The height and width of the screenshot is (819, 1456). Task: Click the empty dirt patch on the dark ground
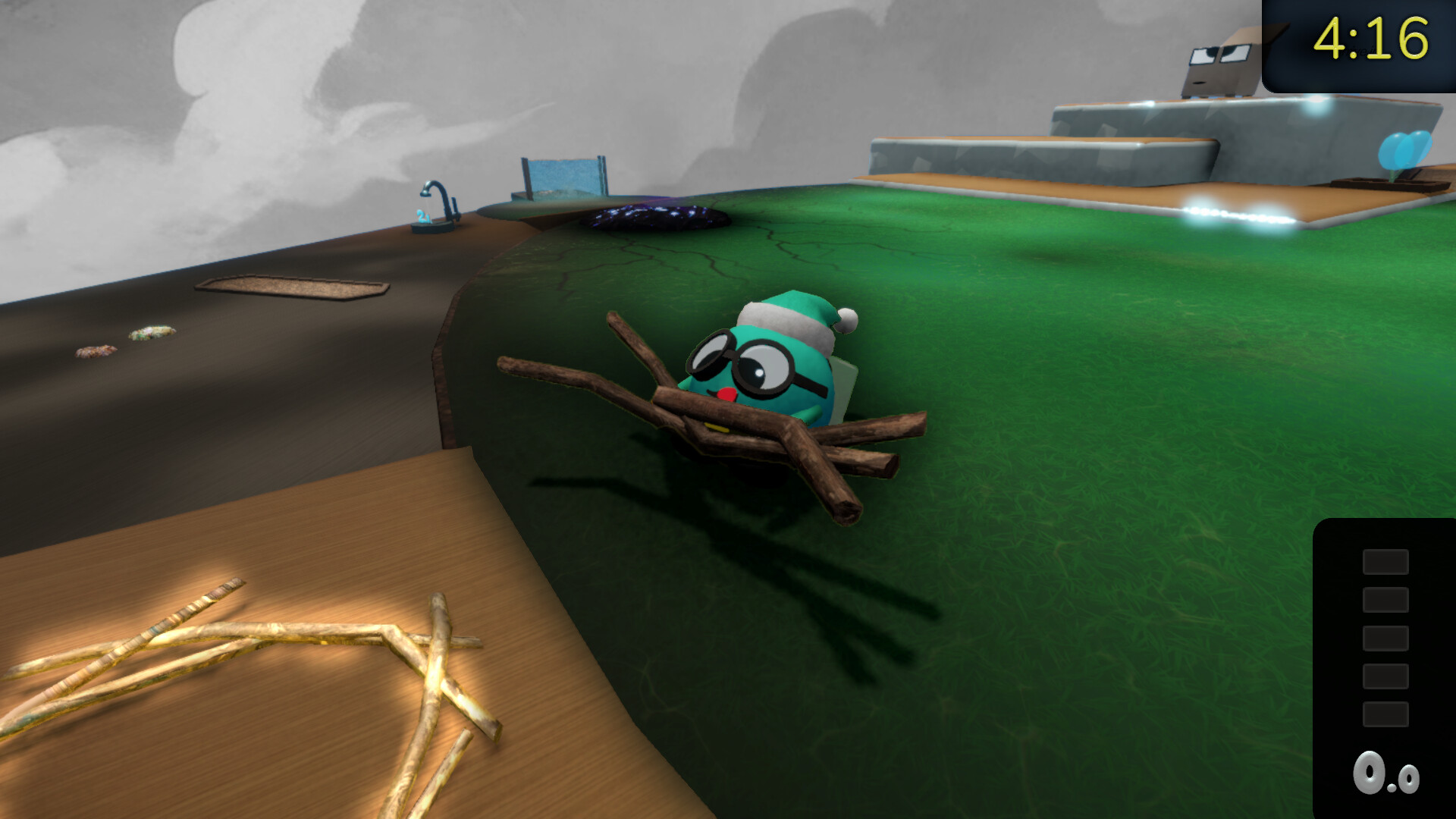click(288, 287)
